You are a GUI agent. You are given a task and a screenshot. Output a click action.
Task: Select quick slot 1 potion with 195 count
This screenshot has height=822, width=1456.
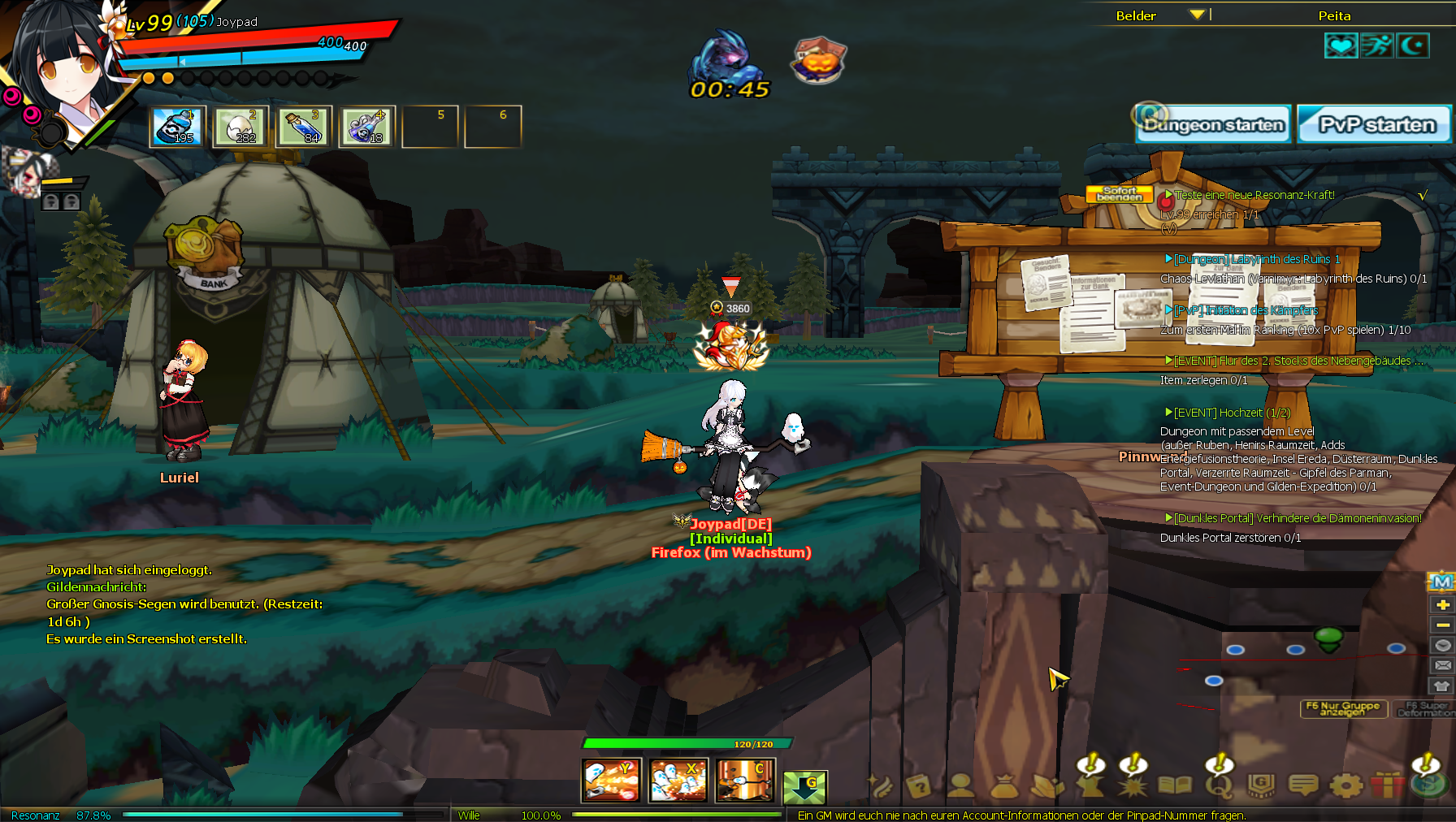coord(178,127)
